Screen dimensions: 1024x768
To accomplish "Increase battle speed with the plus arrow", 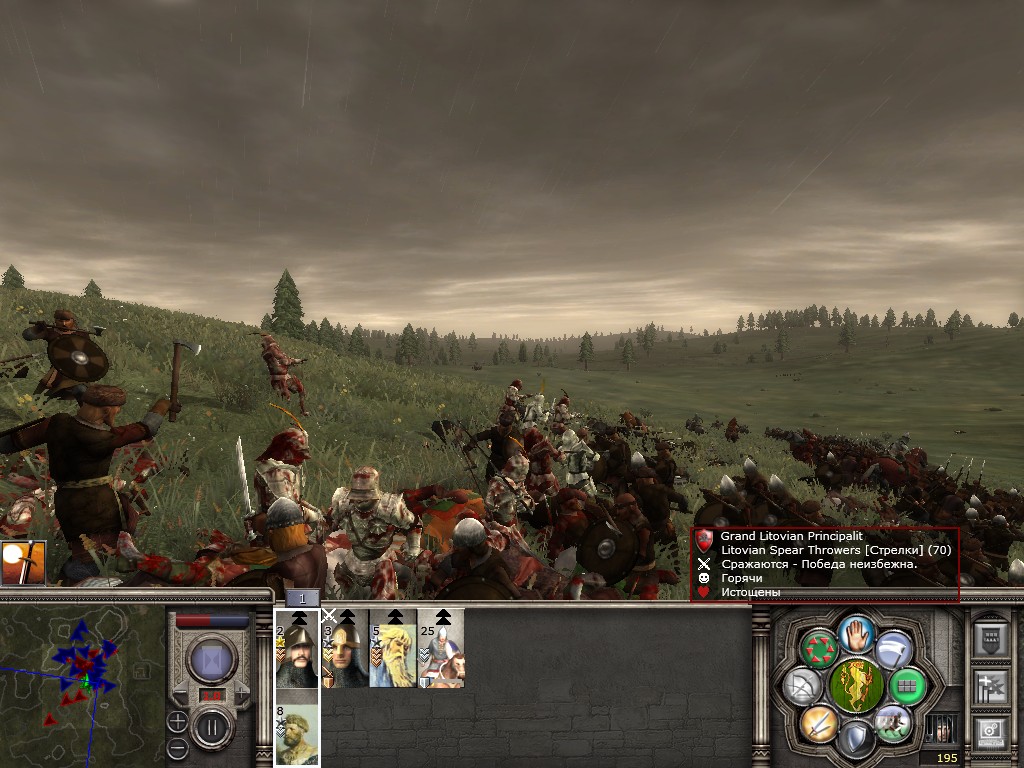I will click(x=240, y=693).
